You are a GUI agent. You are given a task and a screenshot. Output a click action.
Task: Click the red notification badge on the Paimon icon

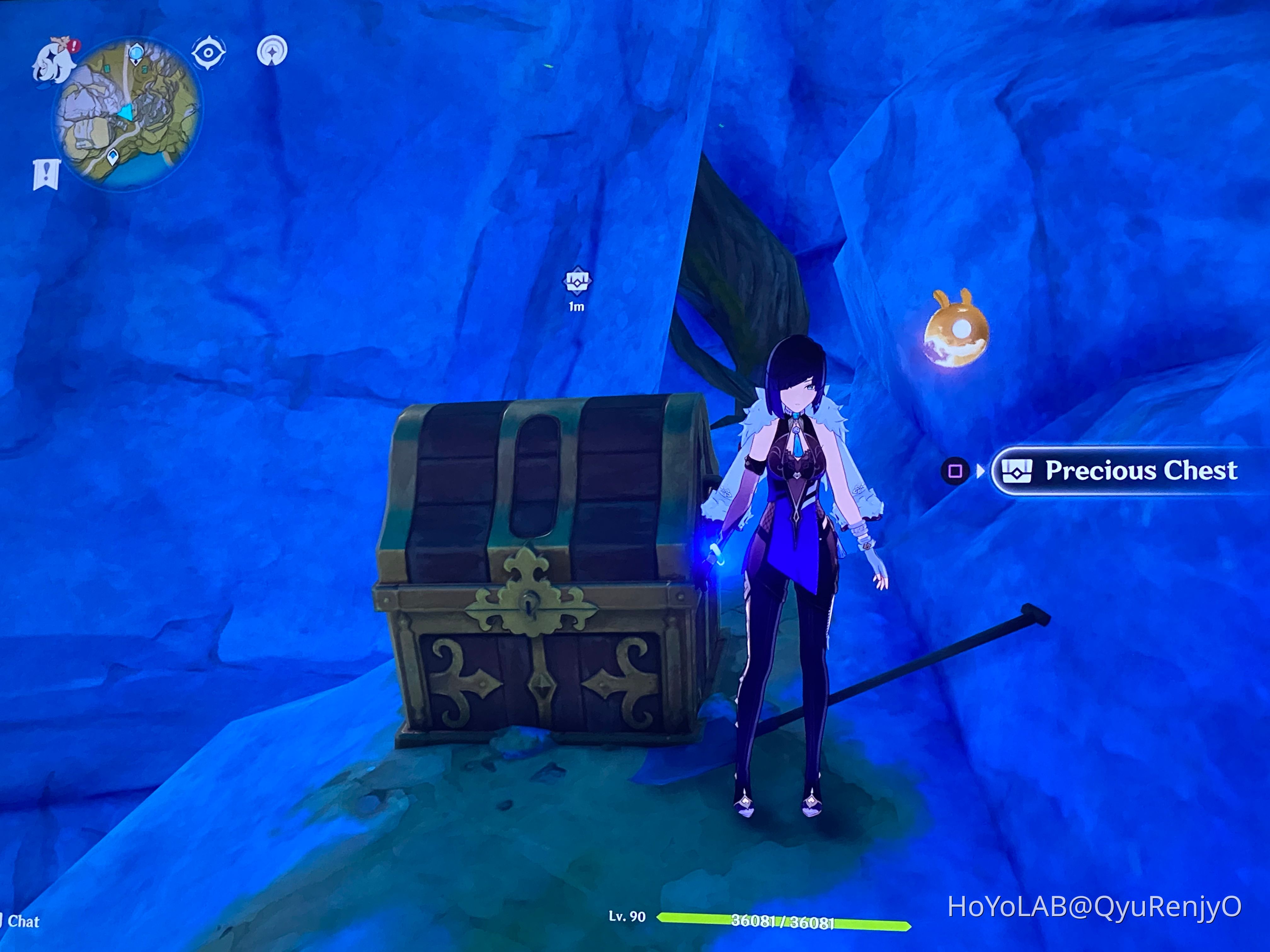73,47
